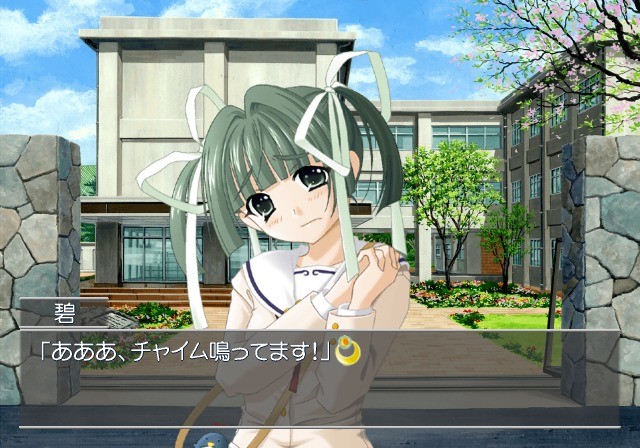Click the dialogue text box to continue
The width and height of the screenshot is (640, 448).
tap(320, 375)
